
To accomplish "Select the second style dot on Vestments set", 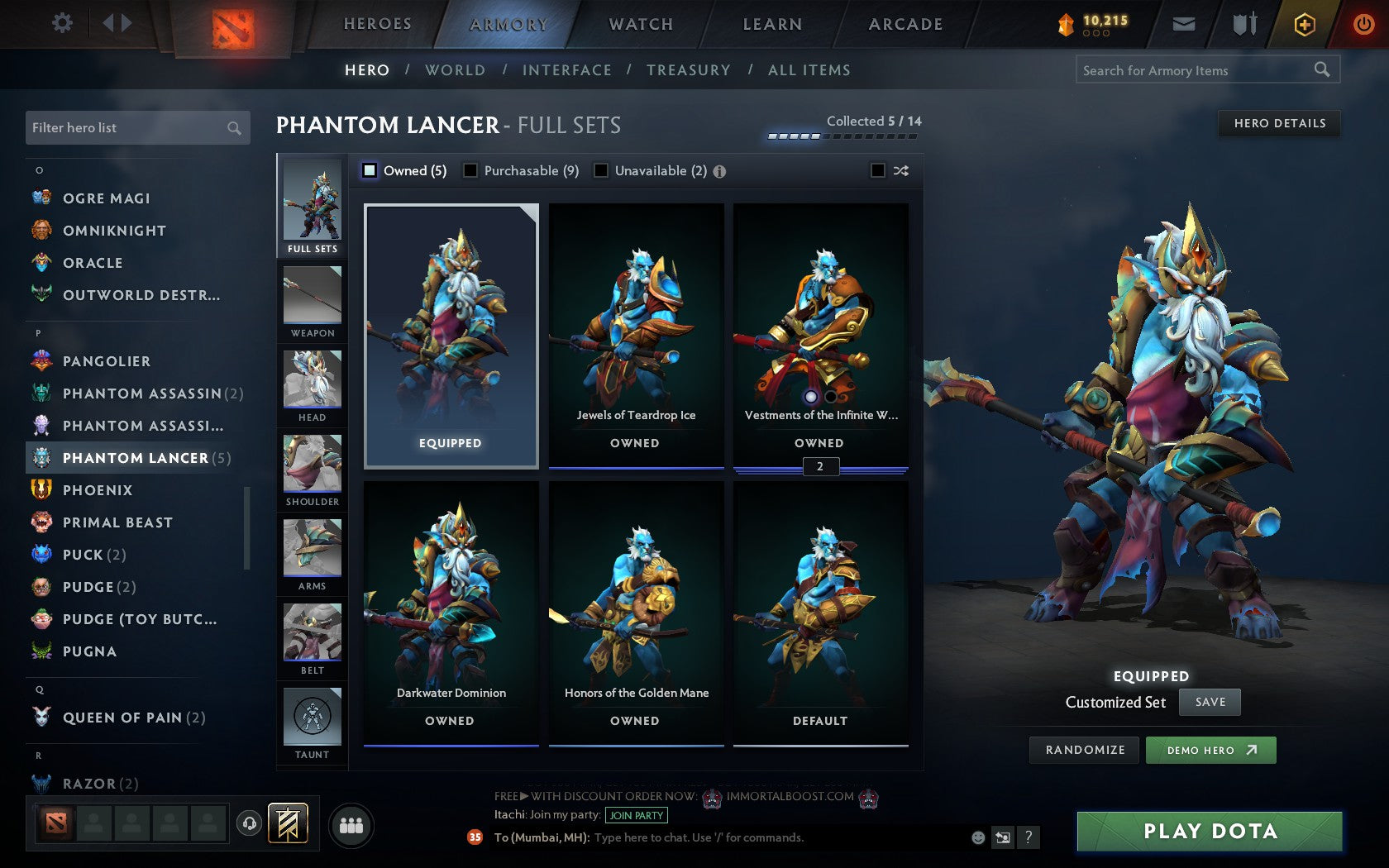I will tap(831, 398).
